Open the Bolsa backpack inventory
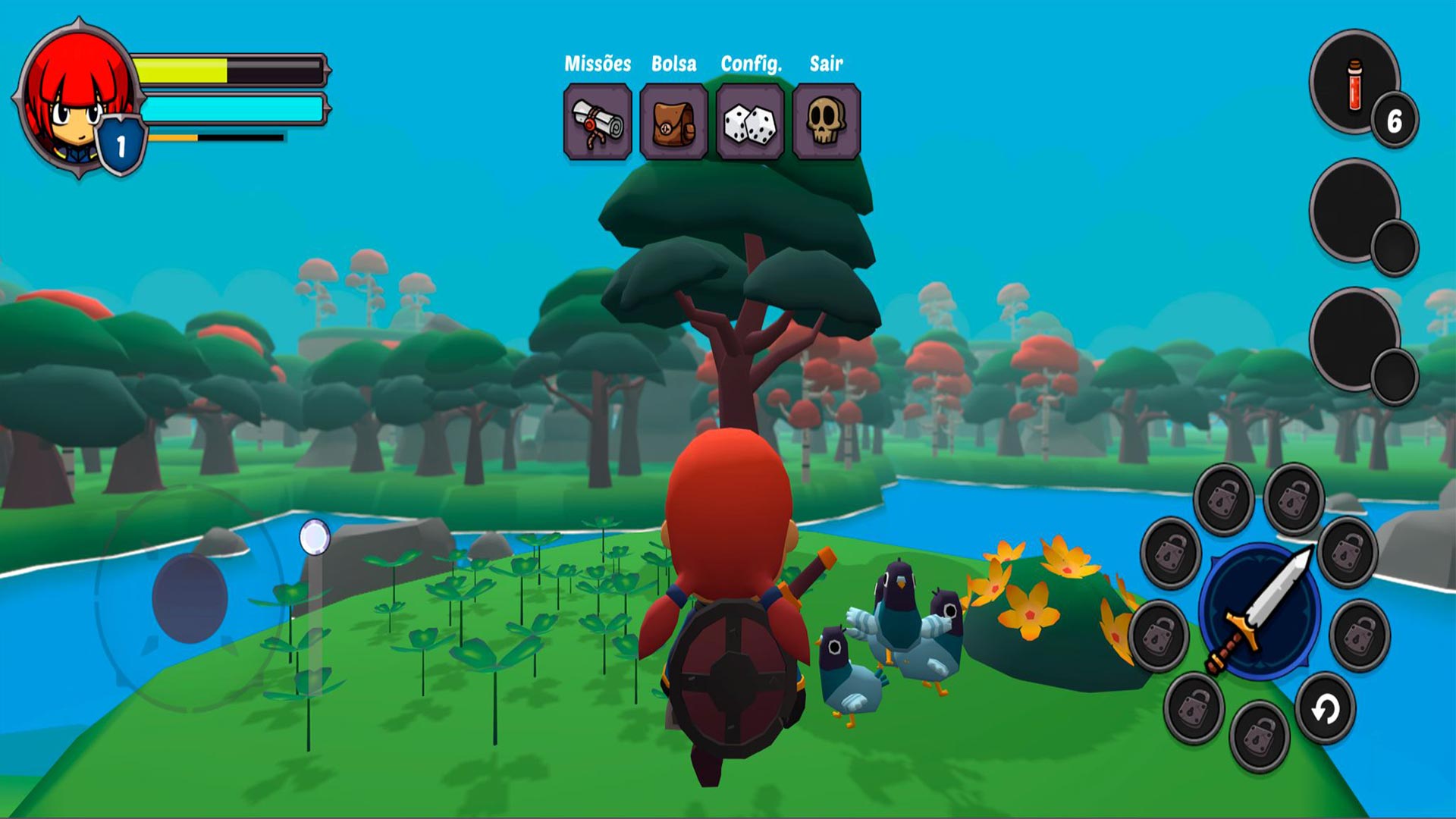The height and width of the screenshot is (819, 1456). pos(673,122)
